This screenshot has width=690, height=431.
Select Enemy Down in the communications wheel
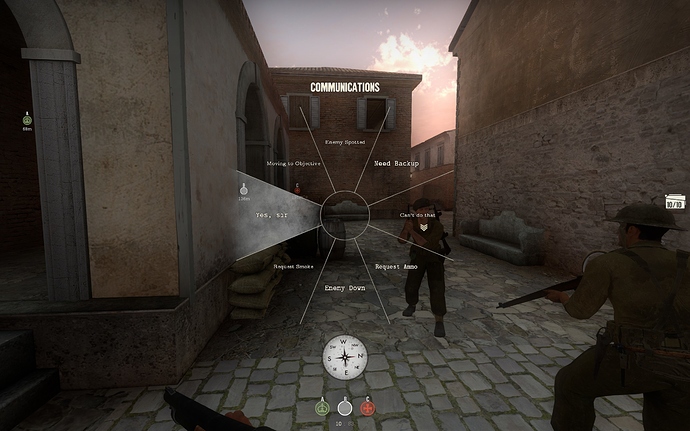click(345, 288)
